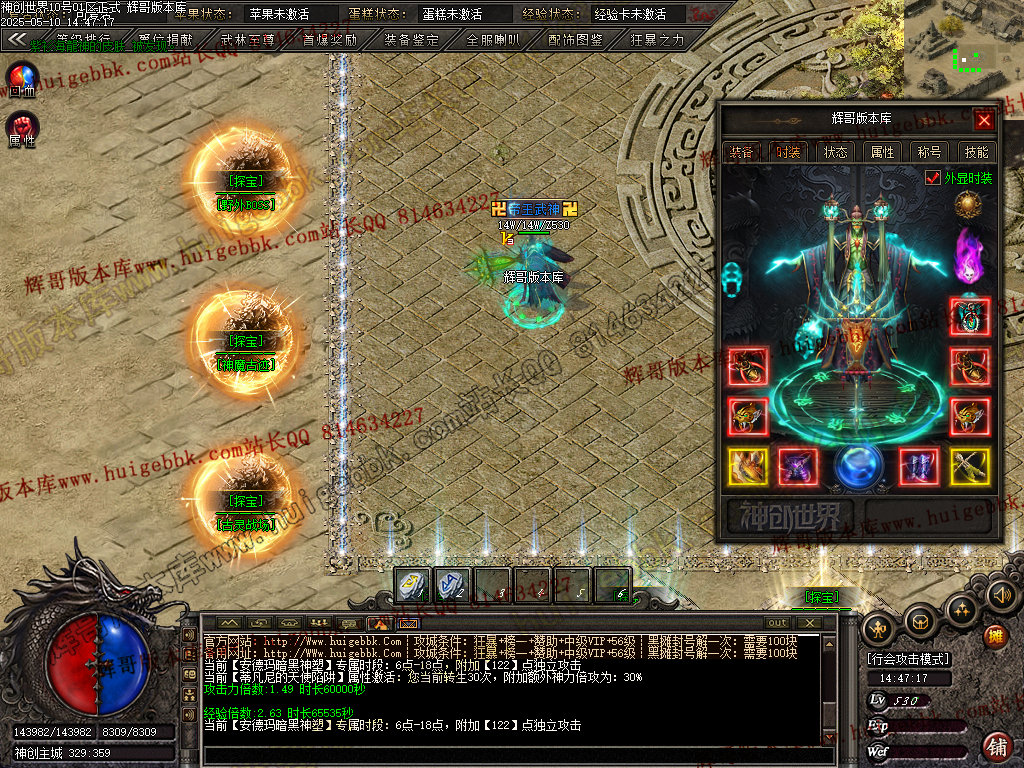
Task: Open the 铺 shop button
Action: click(996, 746)
